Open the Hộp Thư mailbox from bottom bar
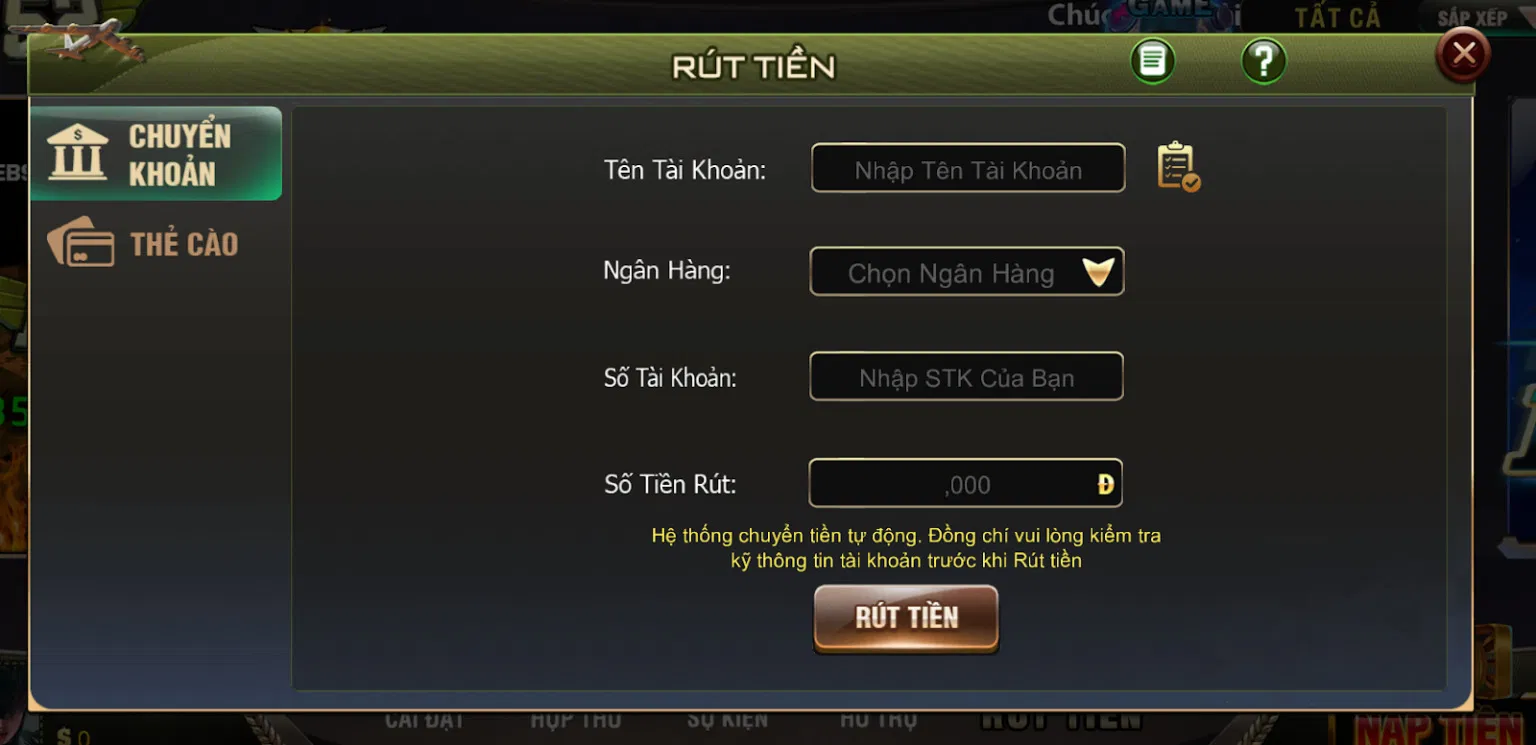Image resolution: width=1536 pixels, height=745 pixels. click(x=578, y=717)
